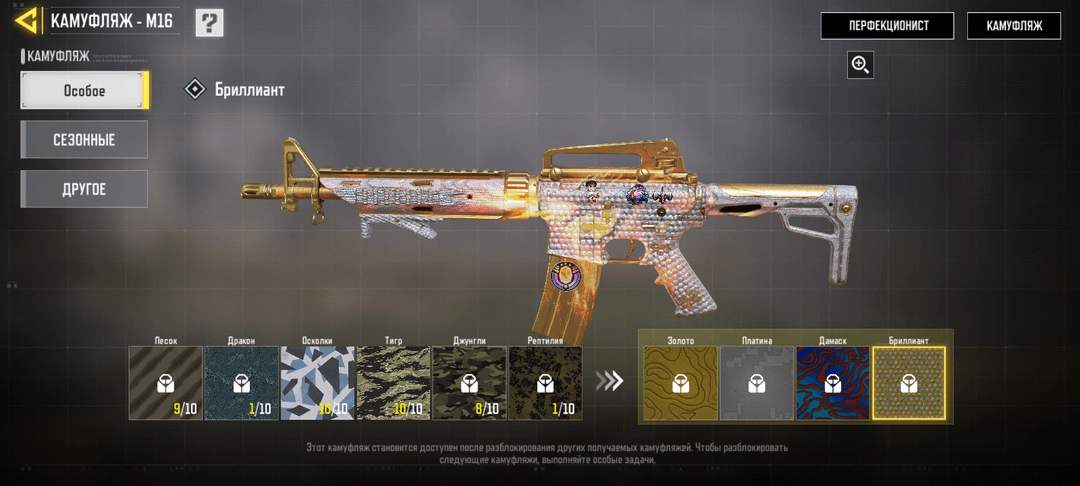
Task: Choose the Дракон camo tile
Action: click(241, 383)
